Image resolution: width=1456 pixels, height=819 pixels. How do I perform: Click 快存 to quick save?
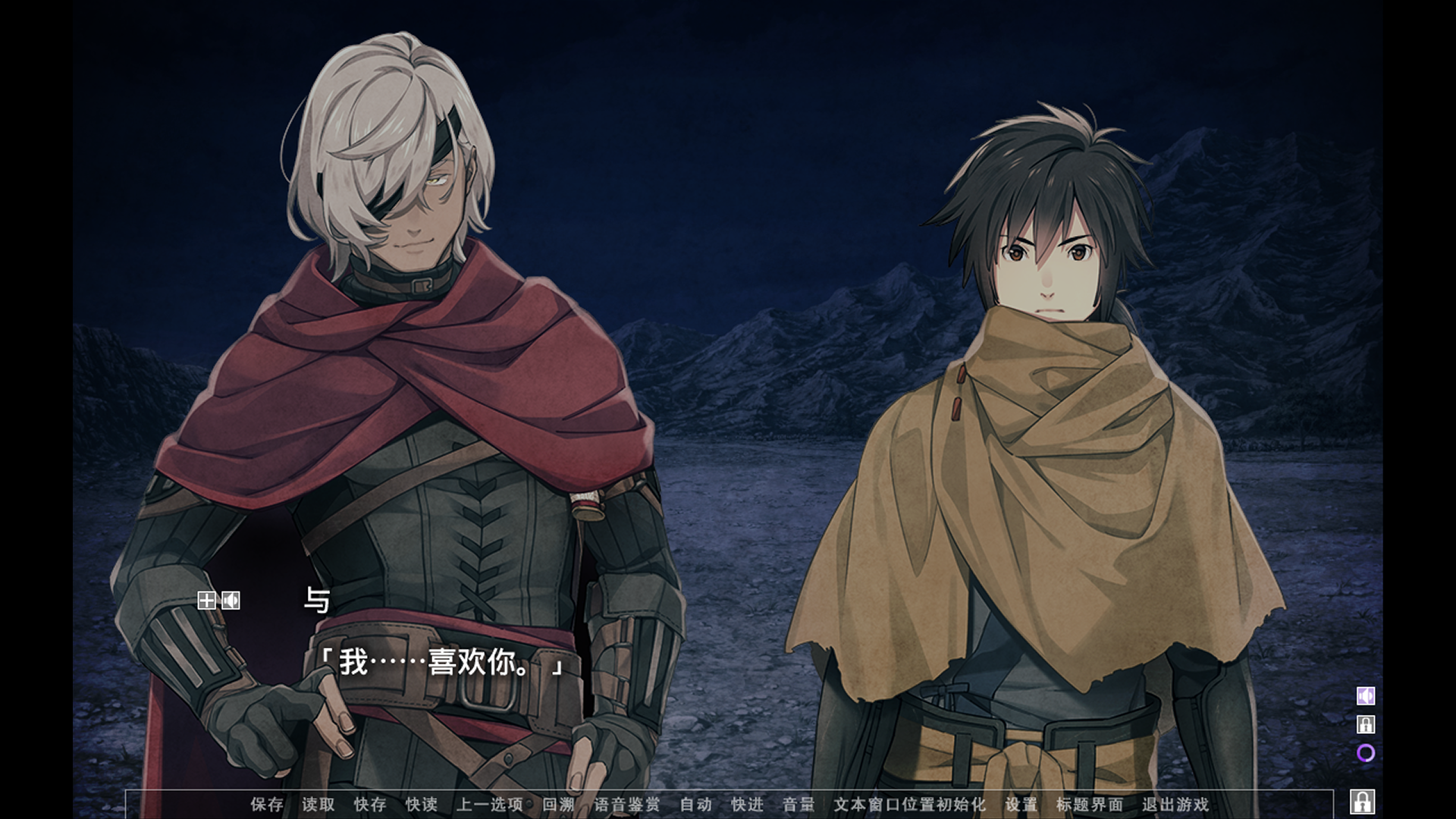coord(370,804)
